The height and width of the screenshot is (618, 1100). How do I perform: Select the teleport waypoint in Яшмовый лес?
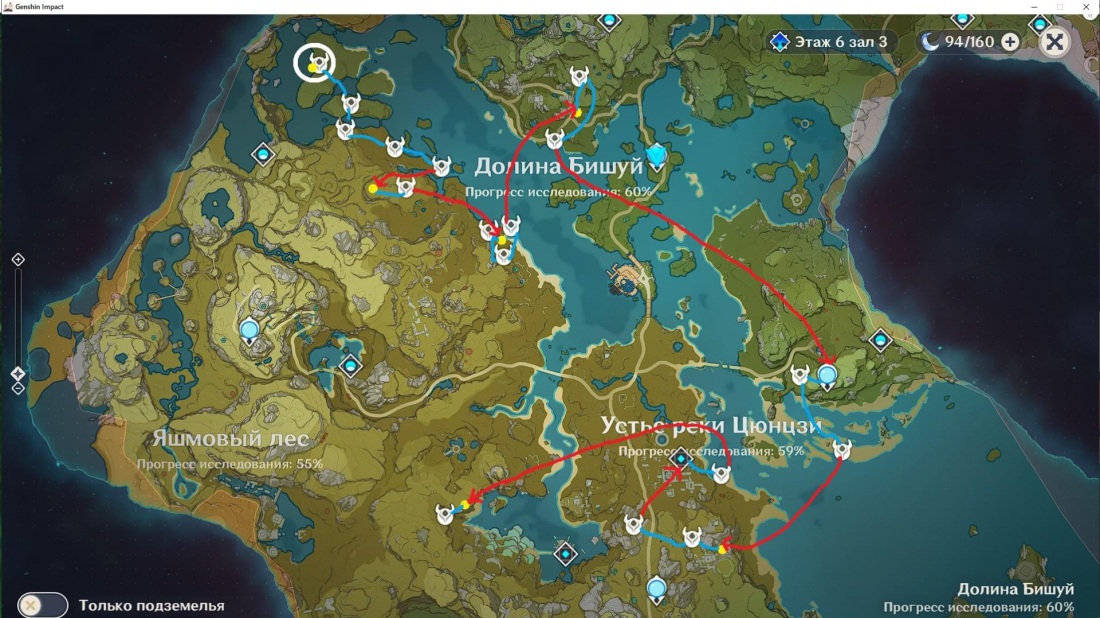(x=249, y=327)
